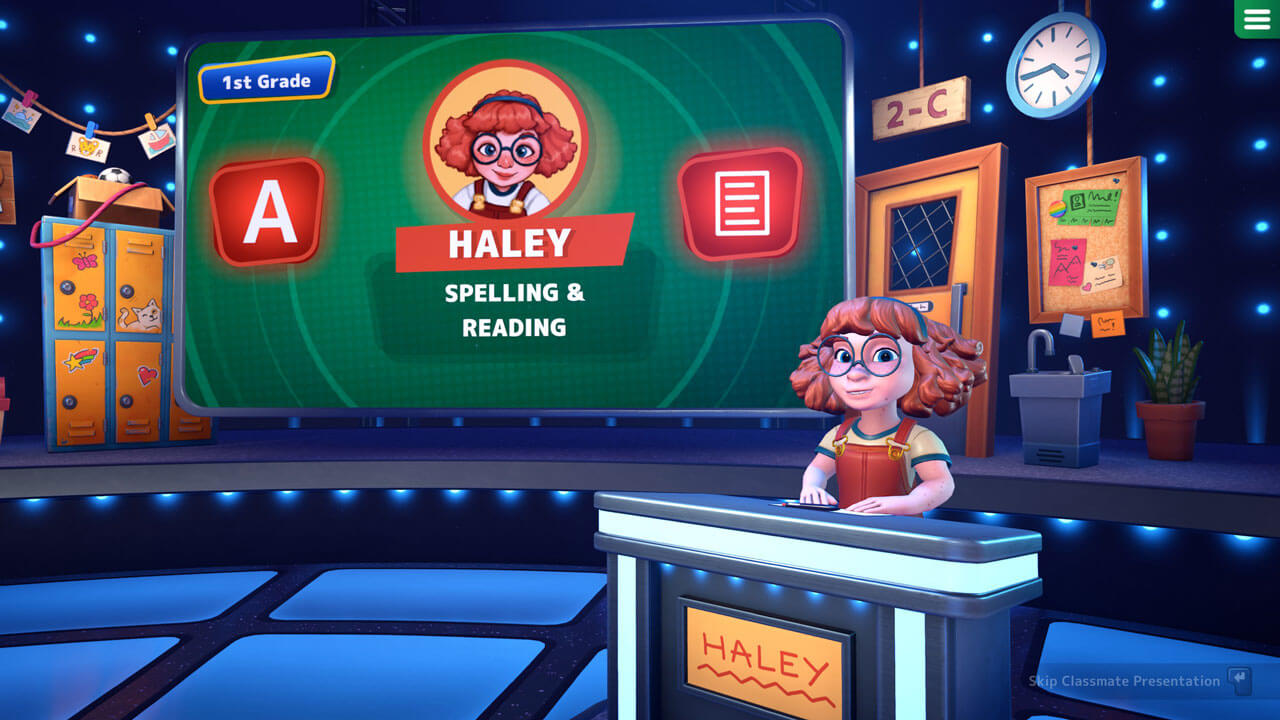Click the soccer ball on the cardboard box
The width and height of the screenshot is (1280, 720).
114,174
